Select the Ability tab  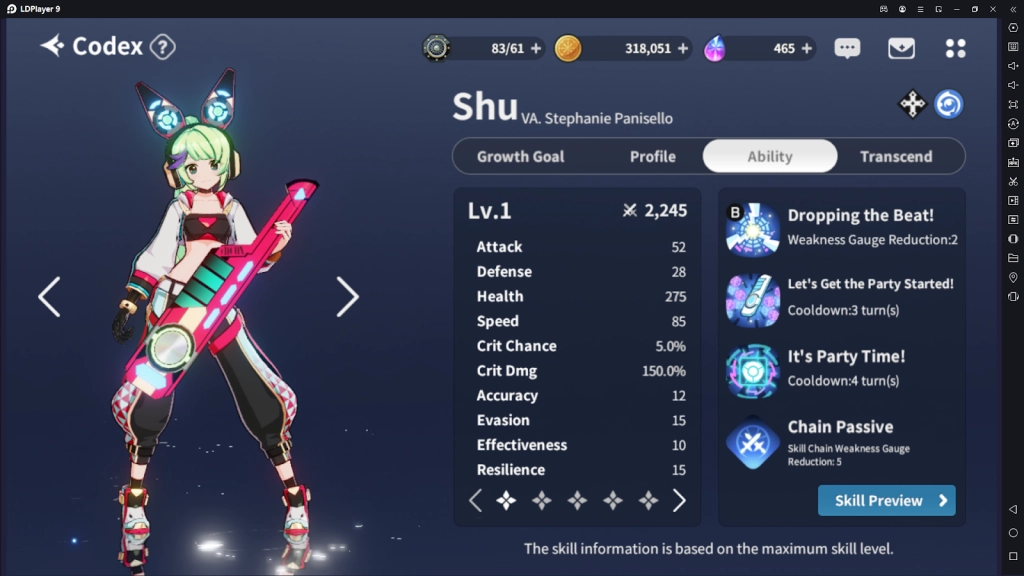769,156
